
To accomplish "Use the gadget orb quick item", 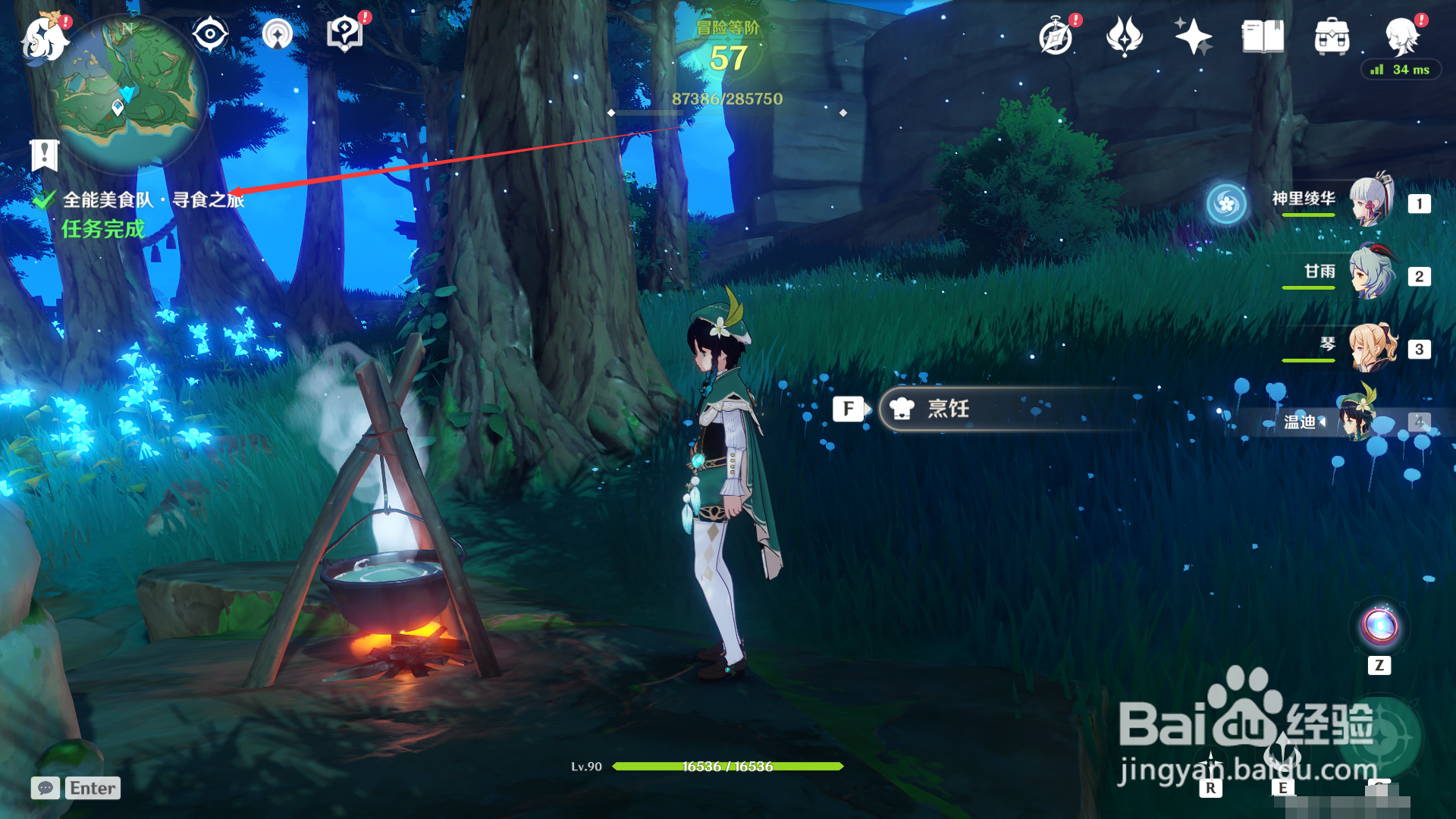I will (1379, 627).
